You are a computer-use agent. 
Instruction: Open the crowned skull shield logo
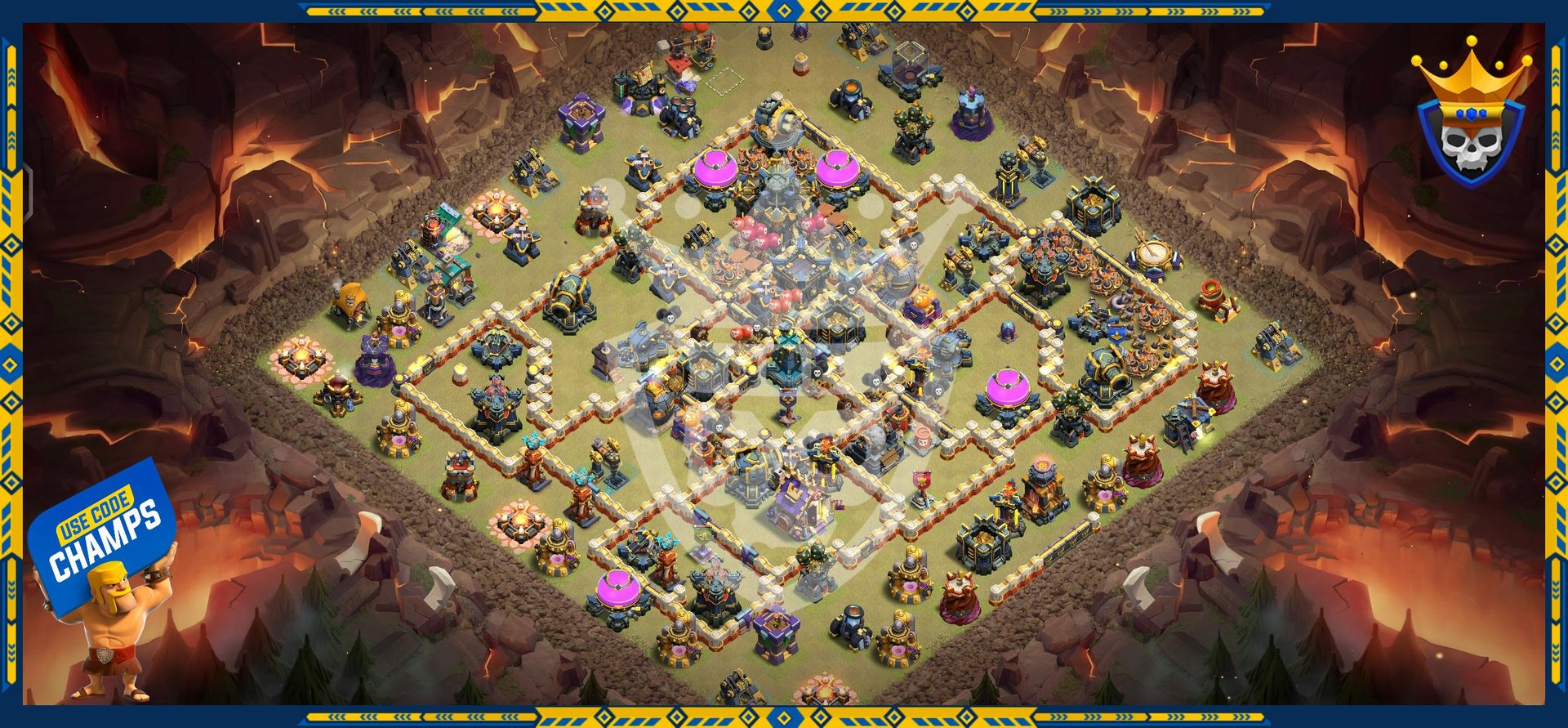tap(1470, 117)
